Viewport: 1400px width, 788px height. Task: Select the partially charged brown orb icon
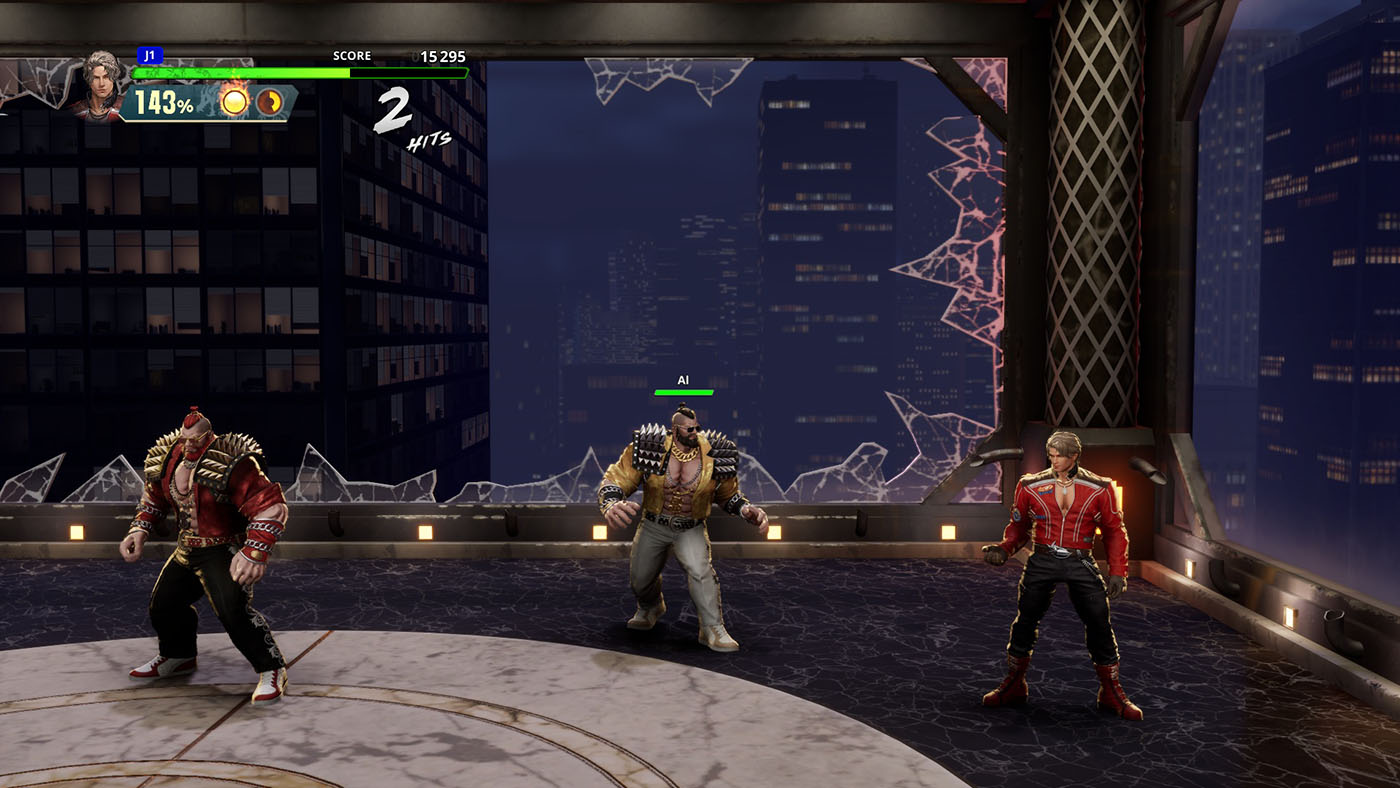pyautogui.click(x=269, y=101)
